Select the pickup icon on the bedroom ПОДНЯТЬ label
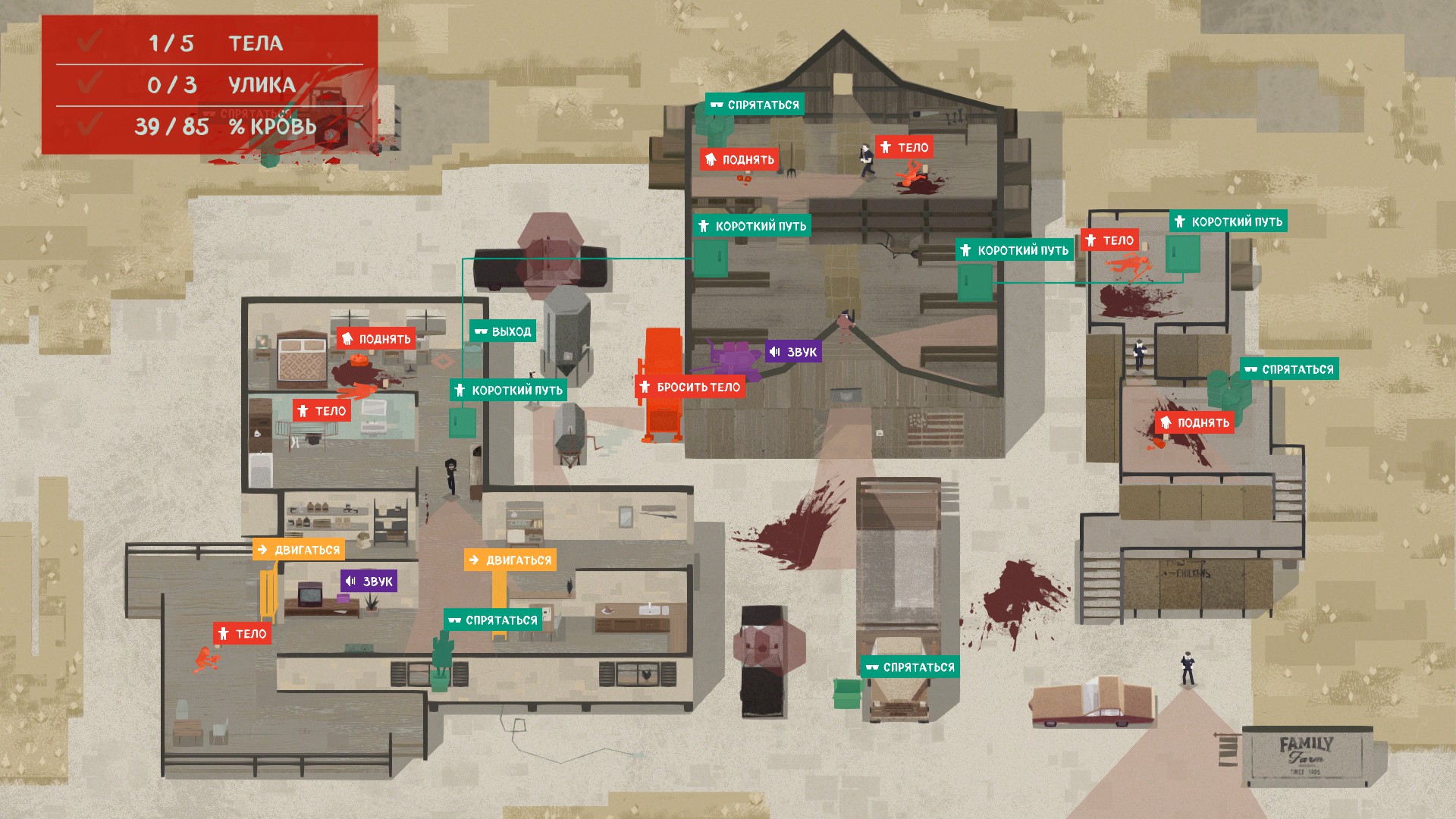 pyautogui.click(x=347, y=339)
